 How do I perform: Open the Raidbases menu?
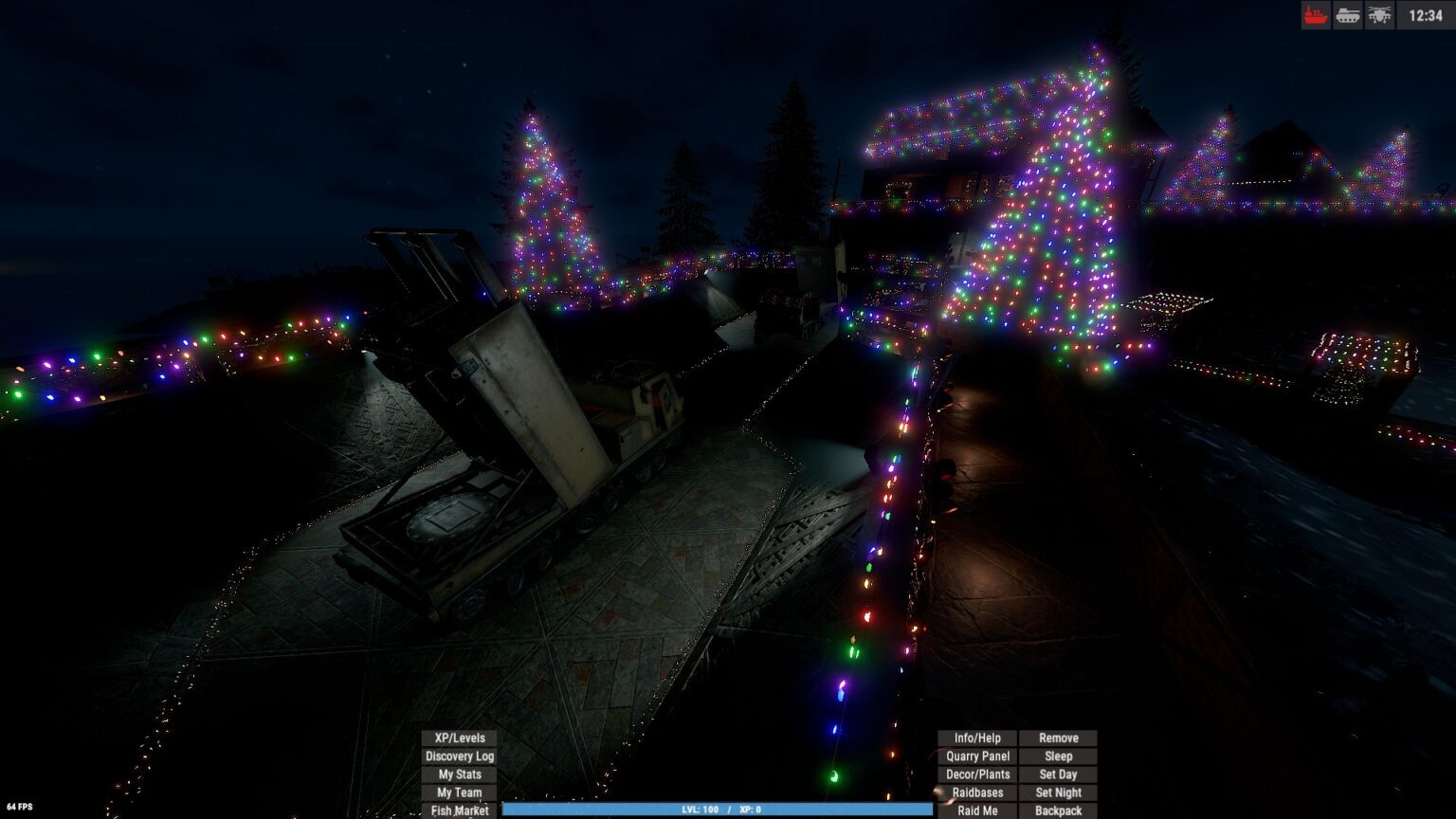click(x=977, y=792)
